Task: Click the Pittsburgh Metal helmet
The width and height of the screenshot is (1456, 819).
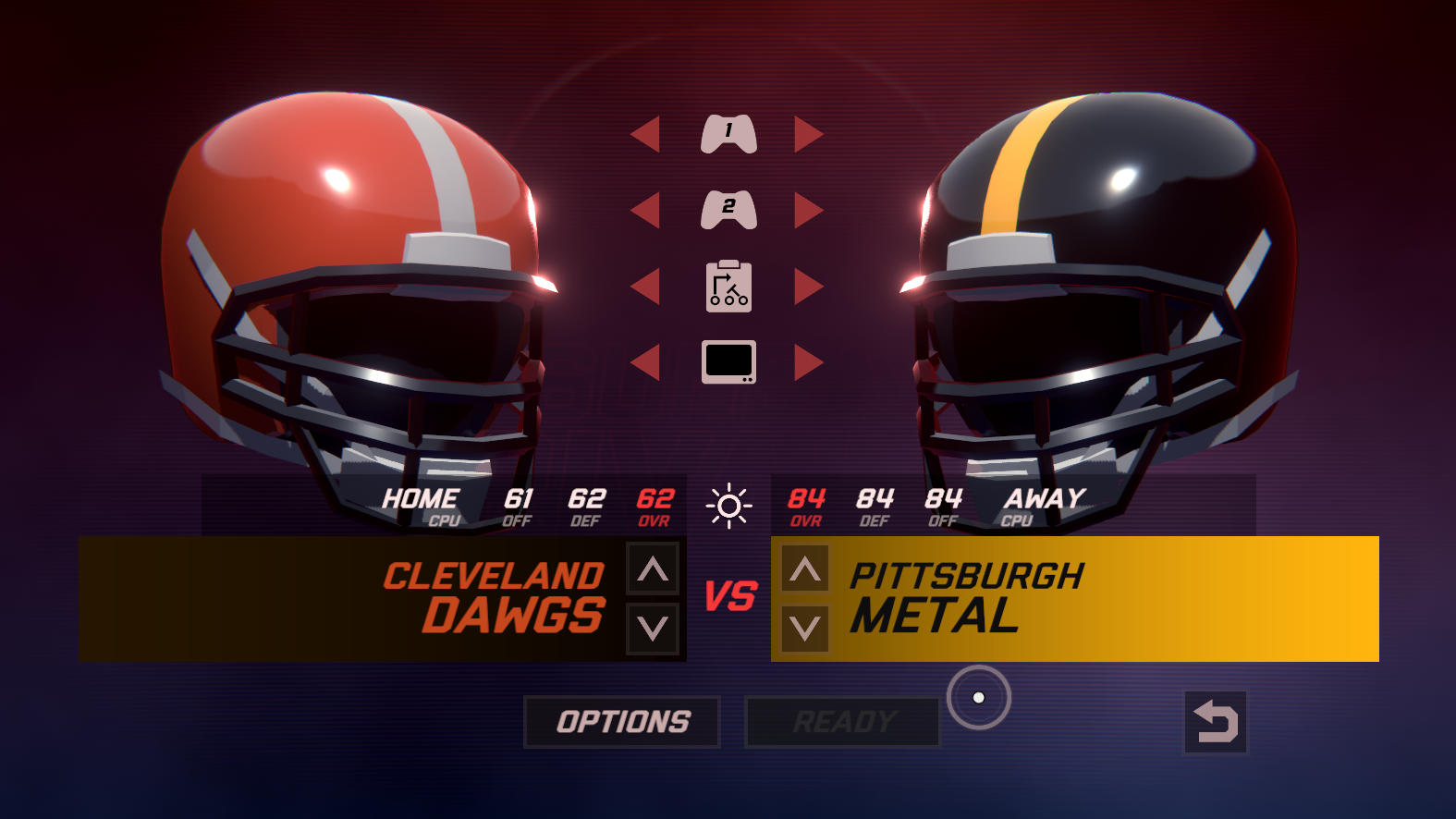Action: click(x=1100, y=277)
